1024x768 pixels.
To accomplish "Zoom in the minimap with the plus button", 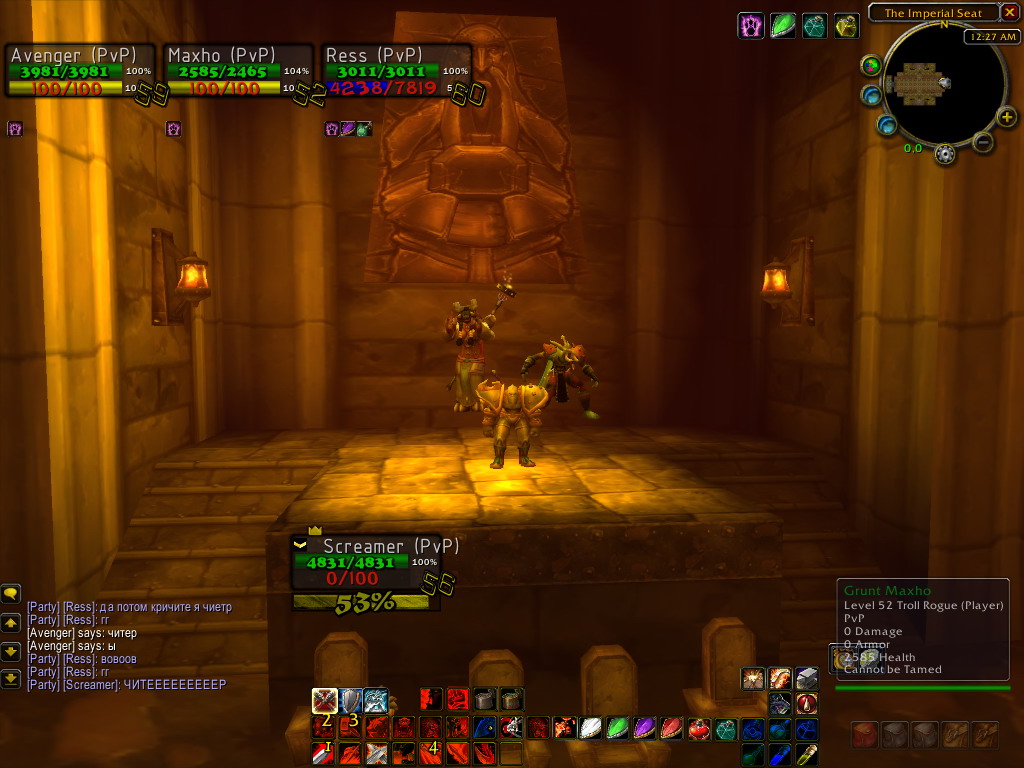I will click(x=1007, y=117).
